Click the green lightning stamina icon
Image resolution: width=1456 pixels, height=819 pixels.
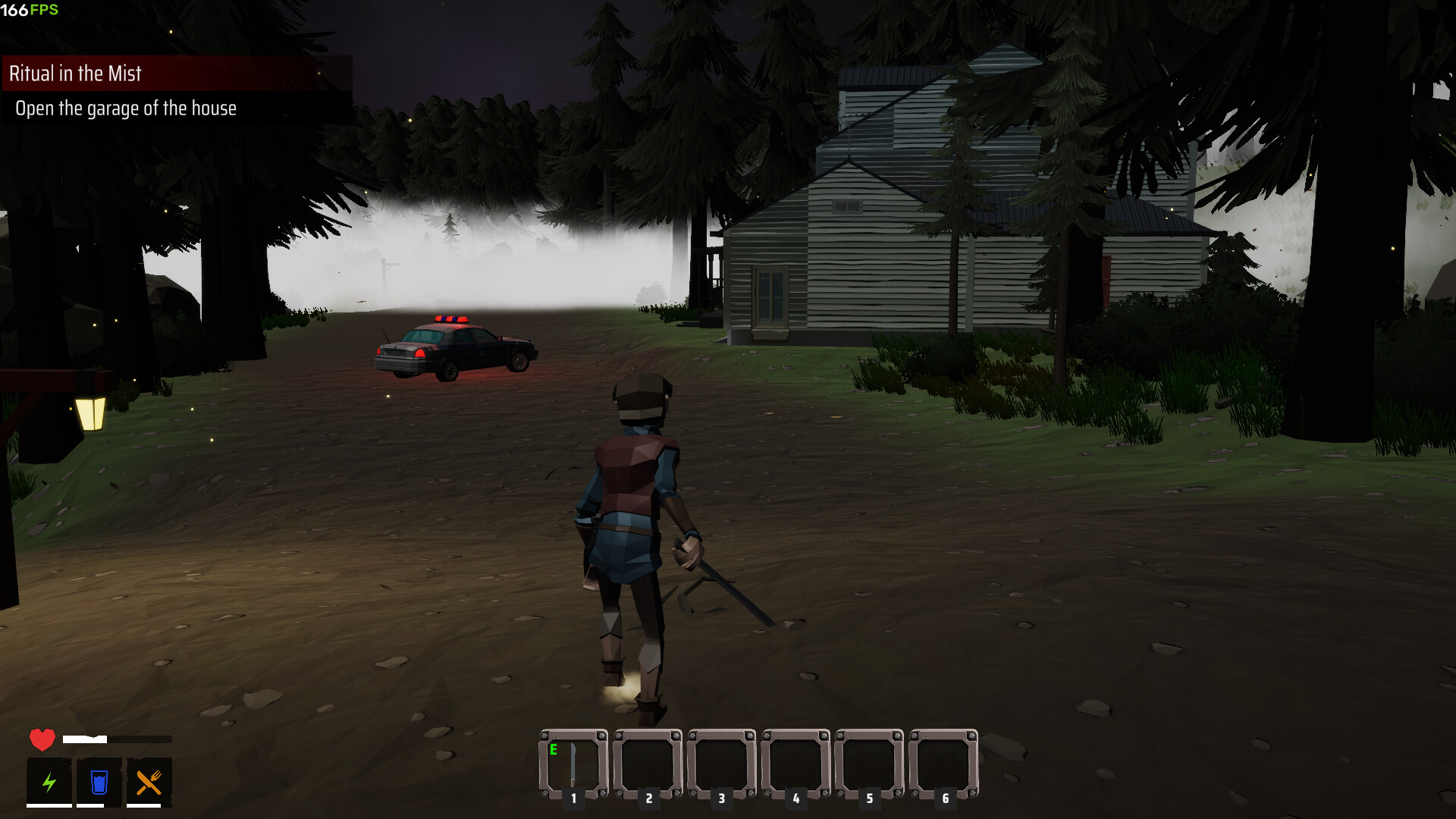49,783
